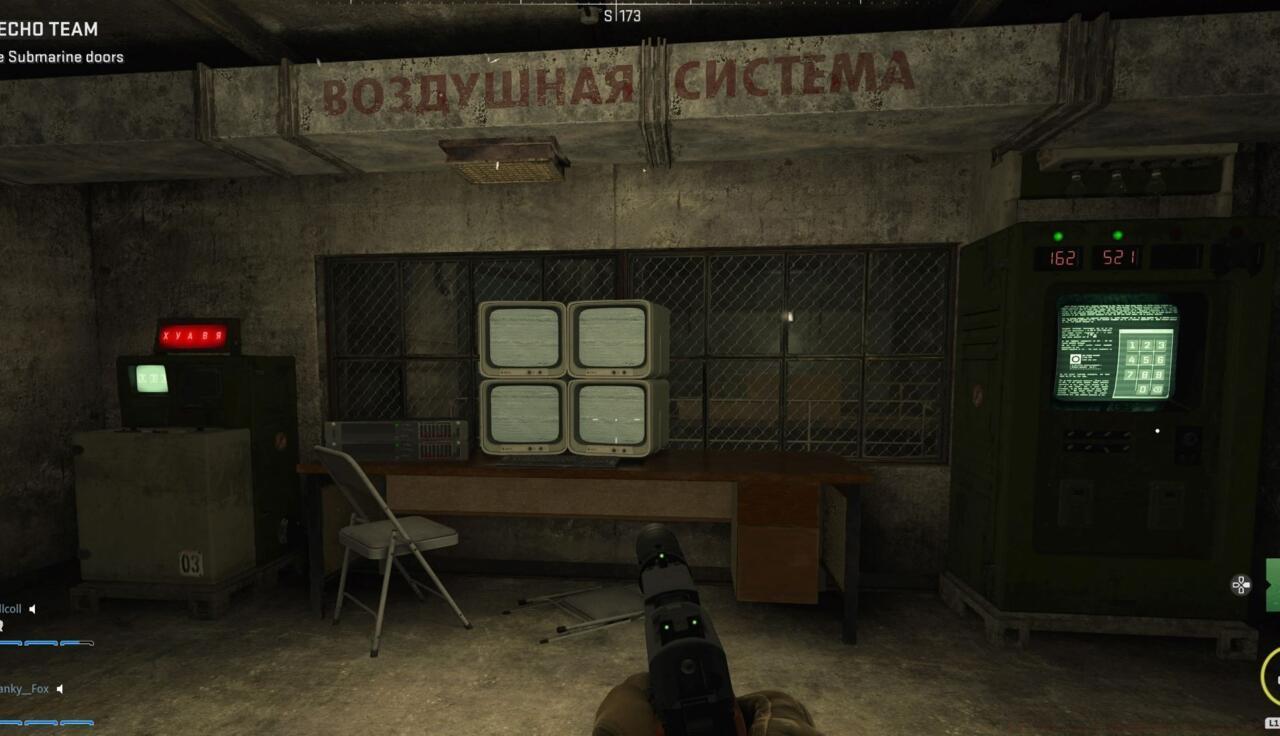
Task: Mute anky__Fox's speaker icon
Action: (x=60, y=689)
